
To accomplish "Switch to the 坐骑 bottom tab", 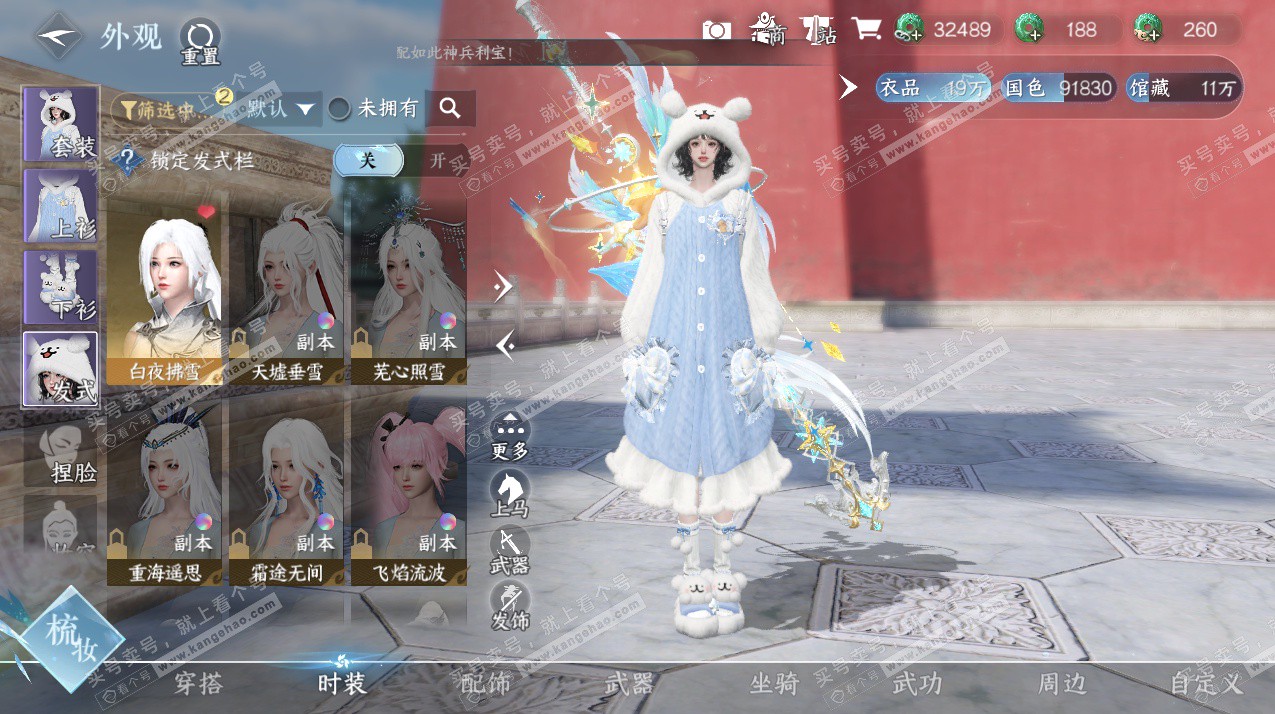I will coord(775,684).
